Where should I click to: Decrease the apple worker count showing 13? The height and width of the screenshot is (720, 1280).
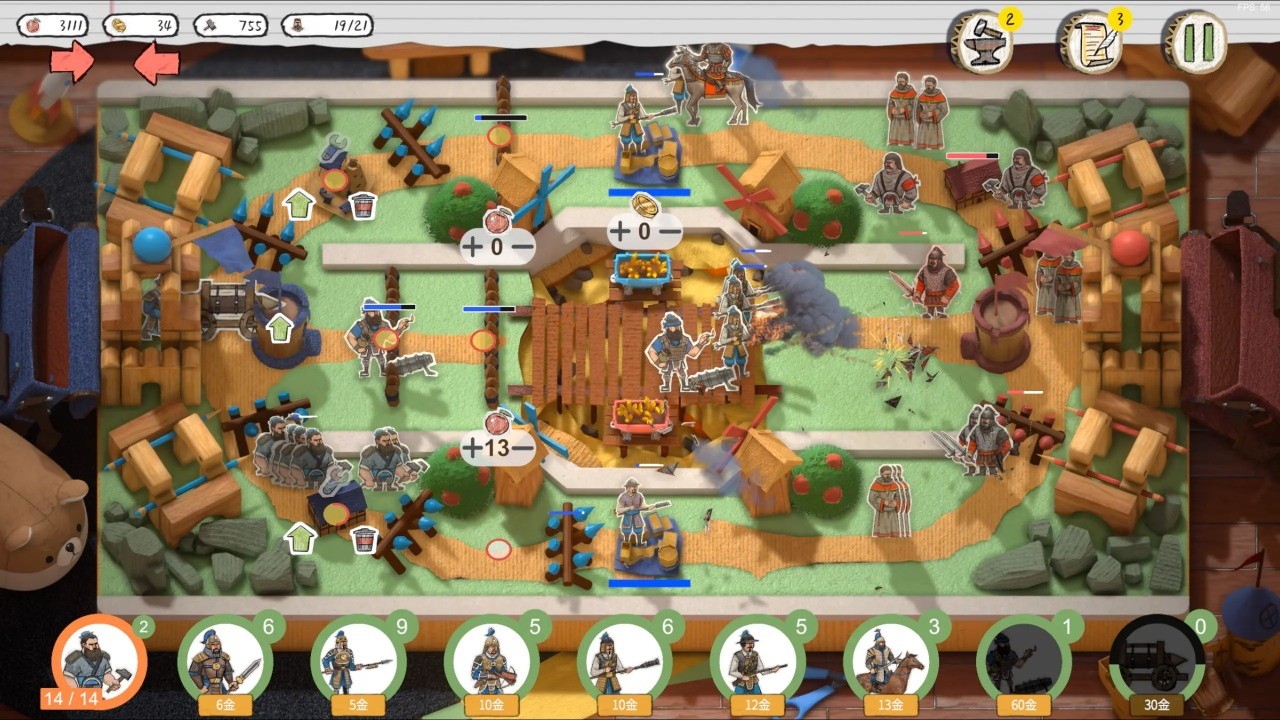524,448
